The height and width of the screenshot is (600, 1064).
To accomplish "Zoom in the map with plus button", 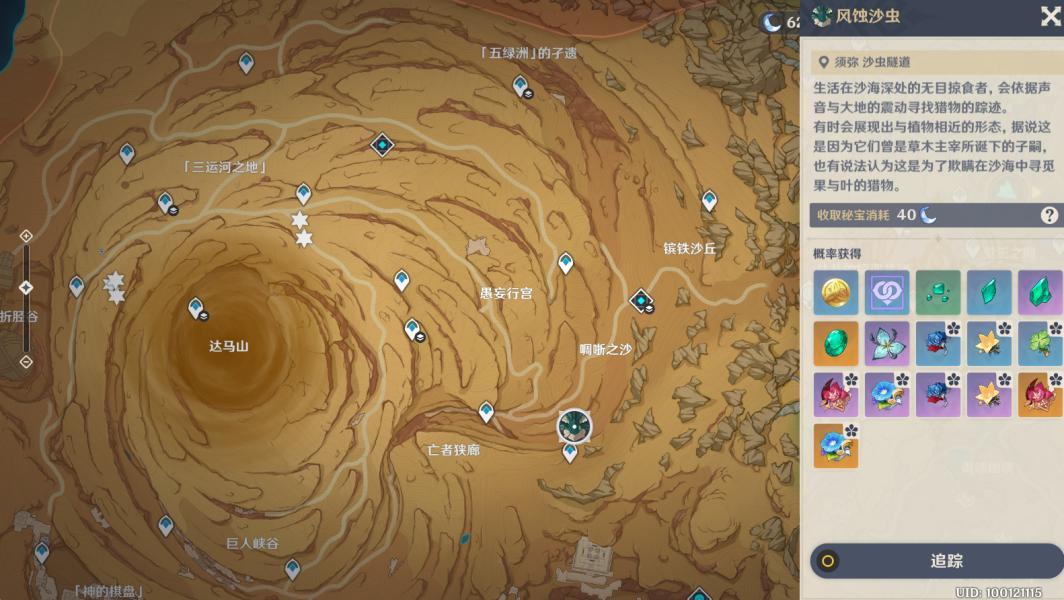I will pos(26,236).
